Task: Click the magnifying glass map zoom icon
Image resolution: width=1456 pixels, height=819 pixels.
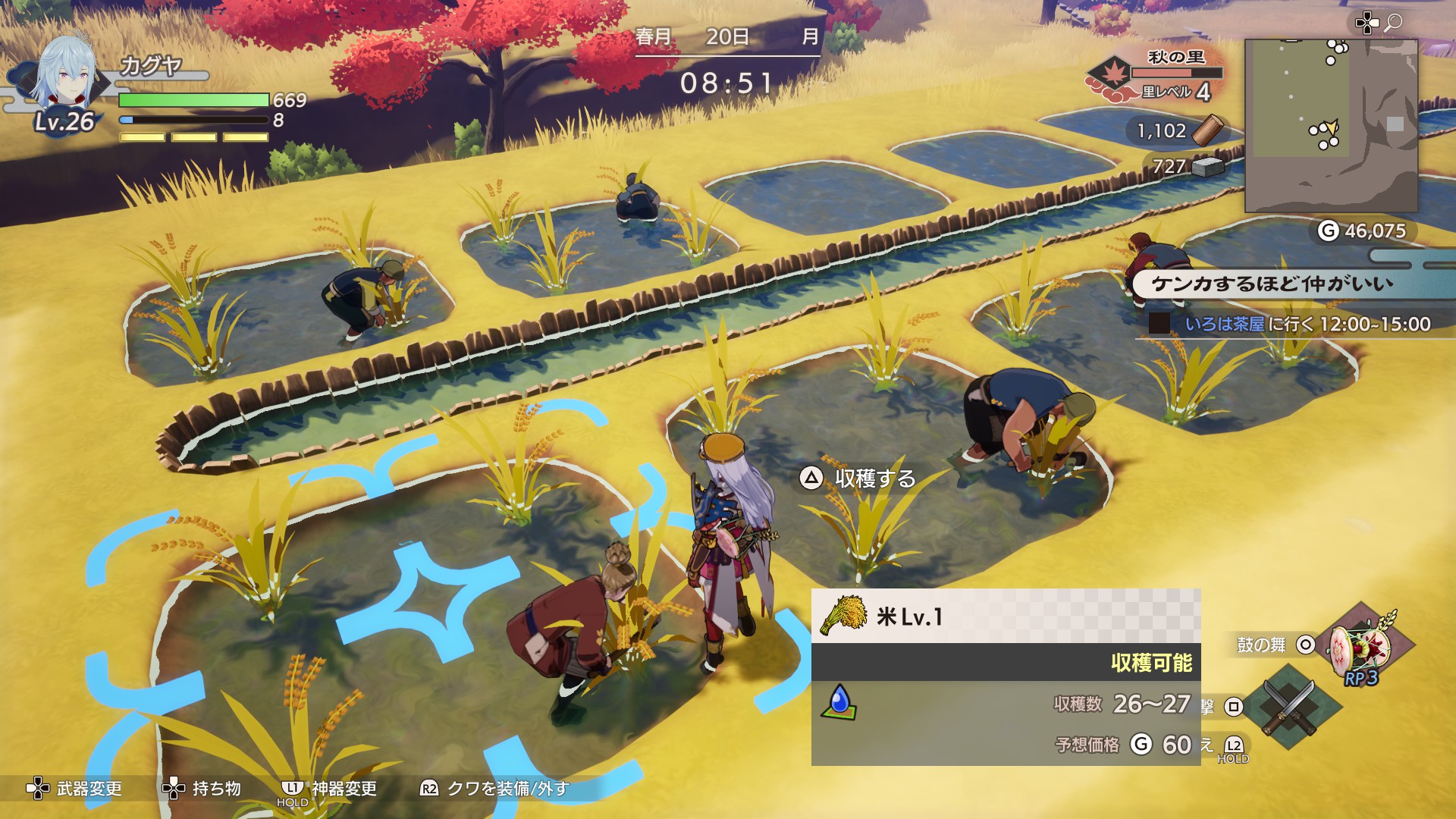Action: point(1393,24)
